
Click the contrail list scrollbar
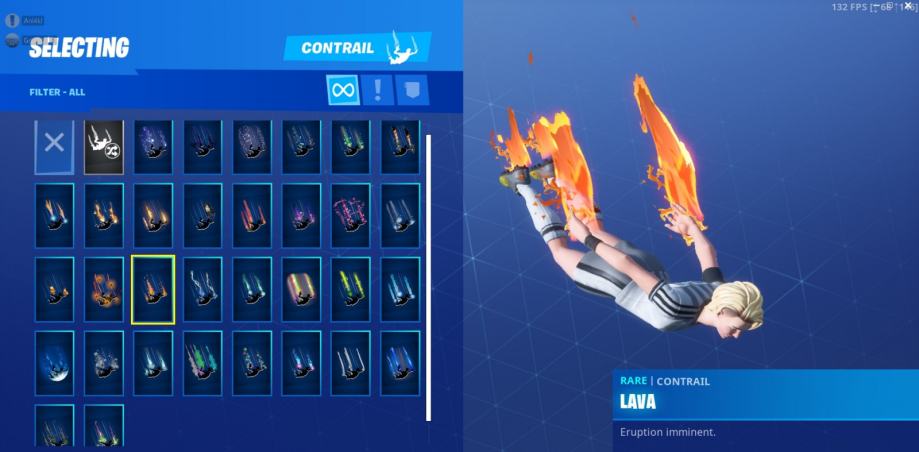click(429, 278)
